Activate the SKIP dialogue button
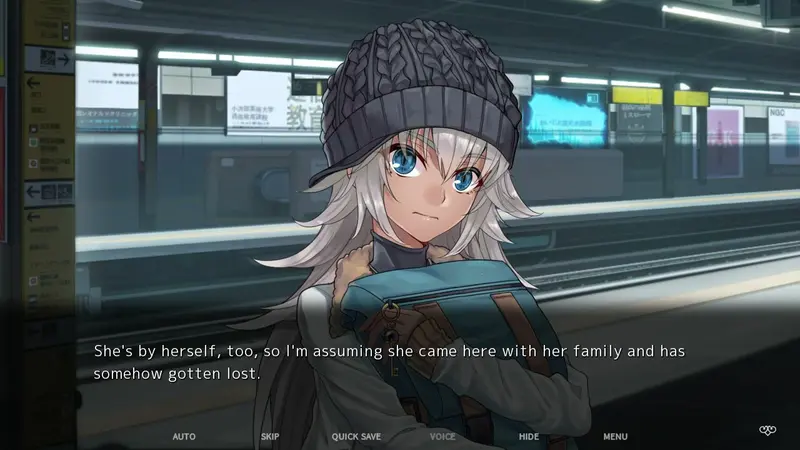 (270, 437)
